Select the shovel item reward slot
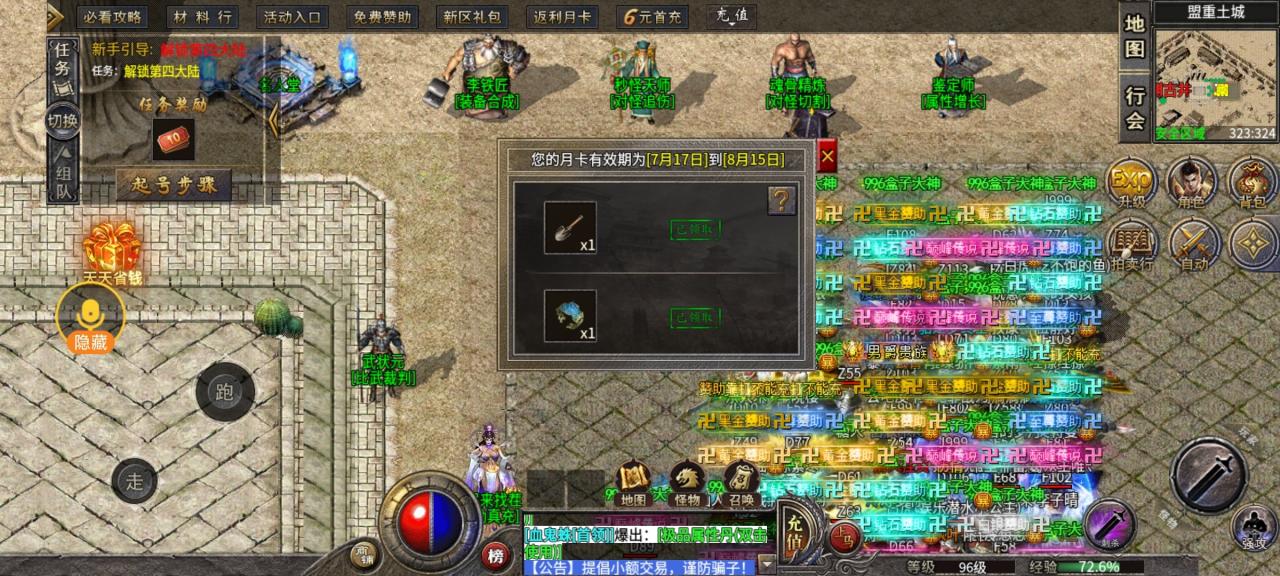 [570, 227]
